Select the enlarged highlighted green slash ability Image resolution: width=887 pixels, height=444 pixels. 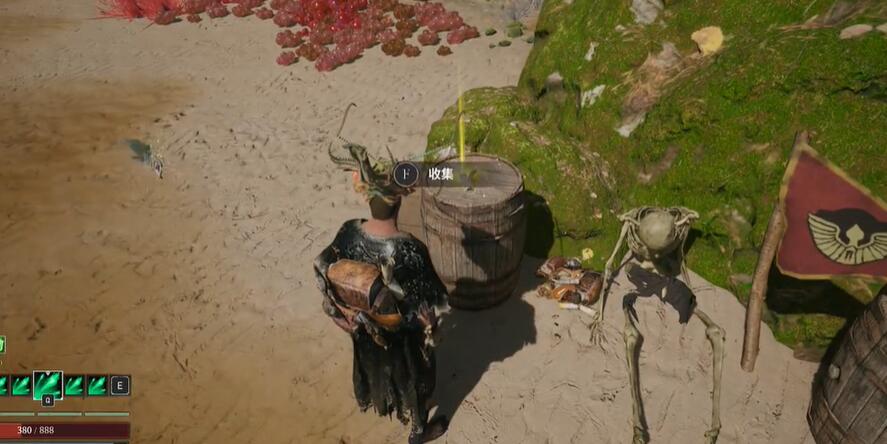47,385
